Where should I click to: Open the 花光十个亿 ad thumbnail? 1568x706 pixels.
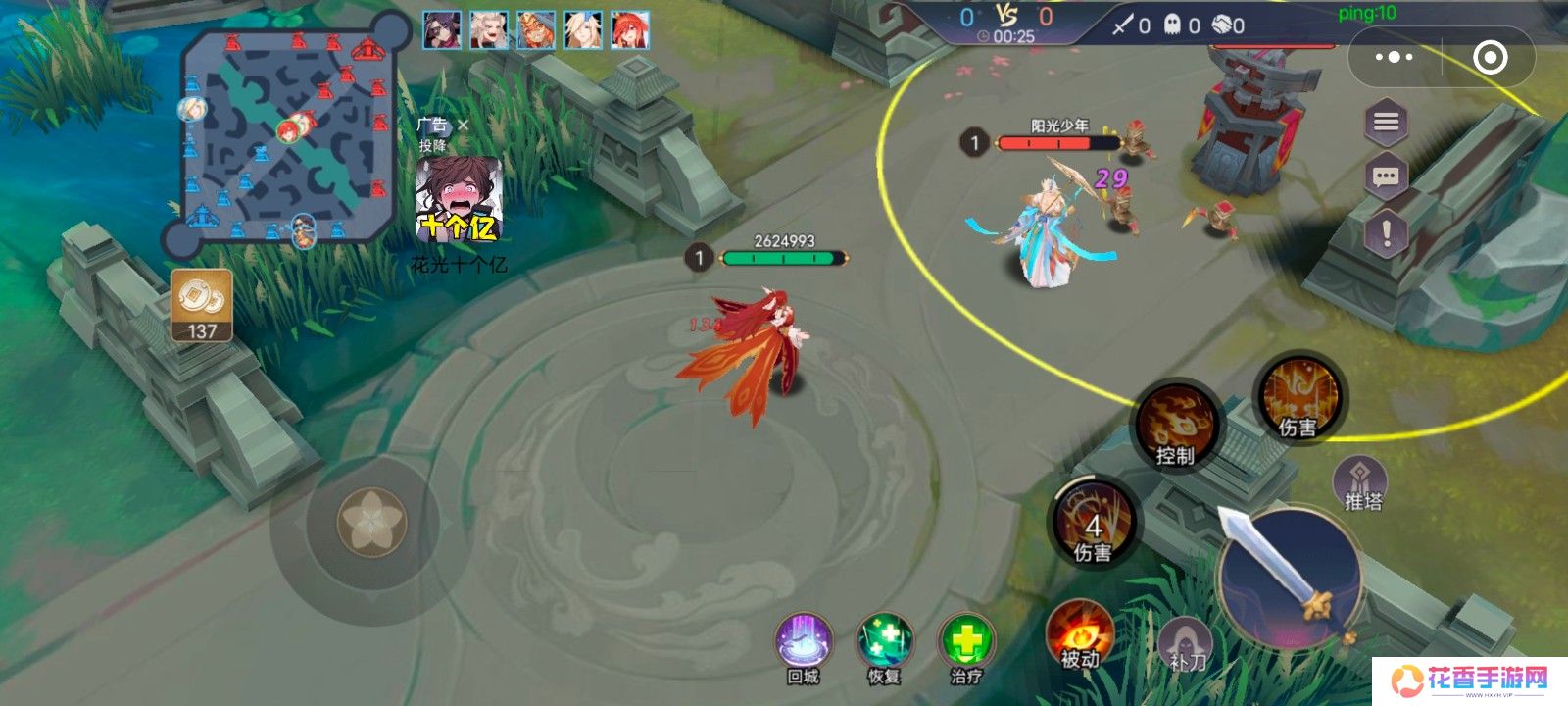459,200
